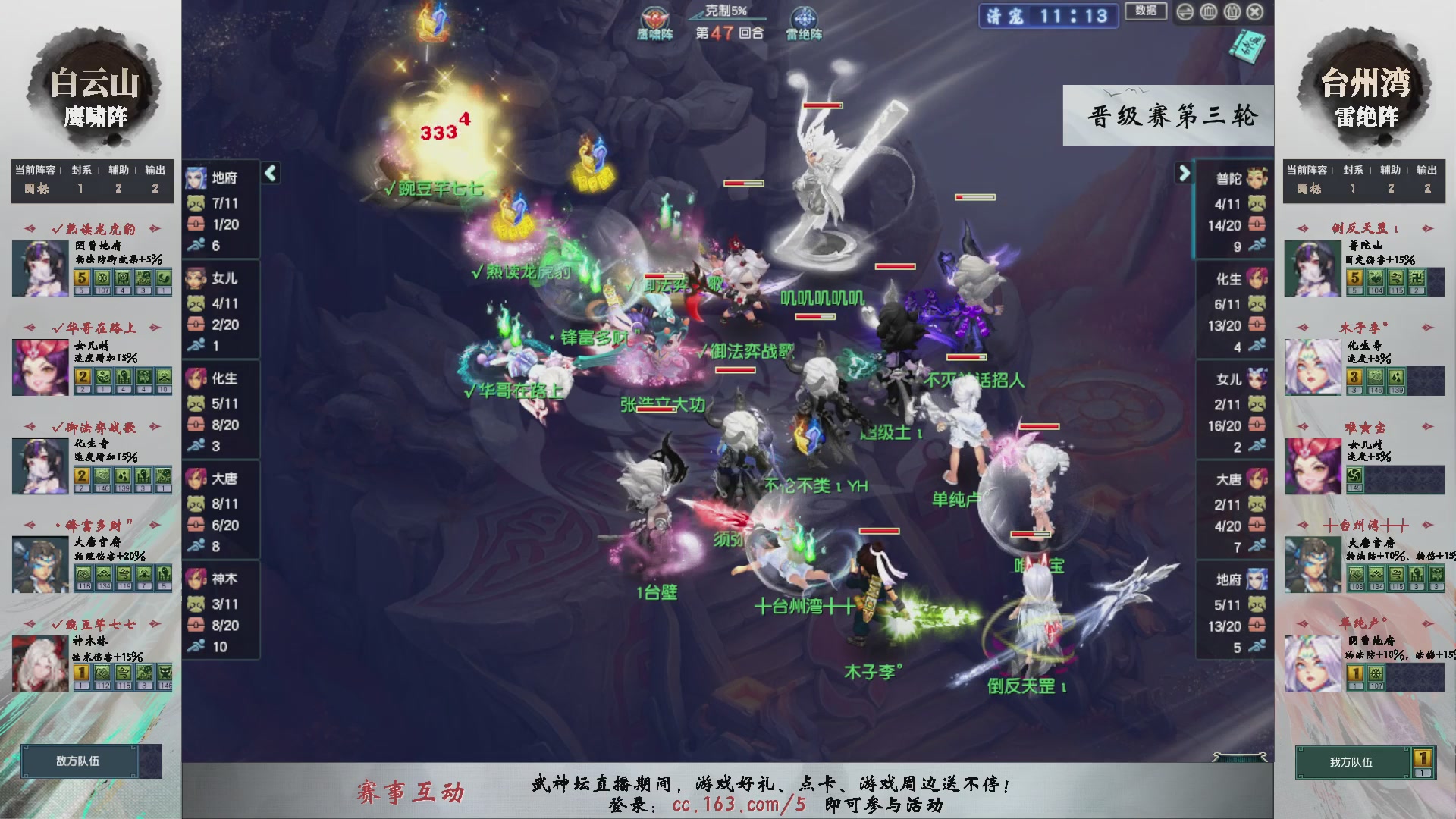
Task: Toggle the swap-arrows display icon in top-right toolbar
Action: pos(1185,11)
